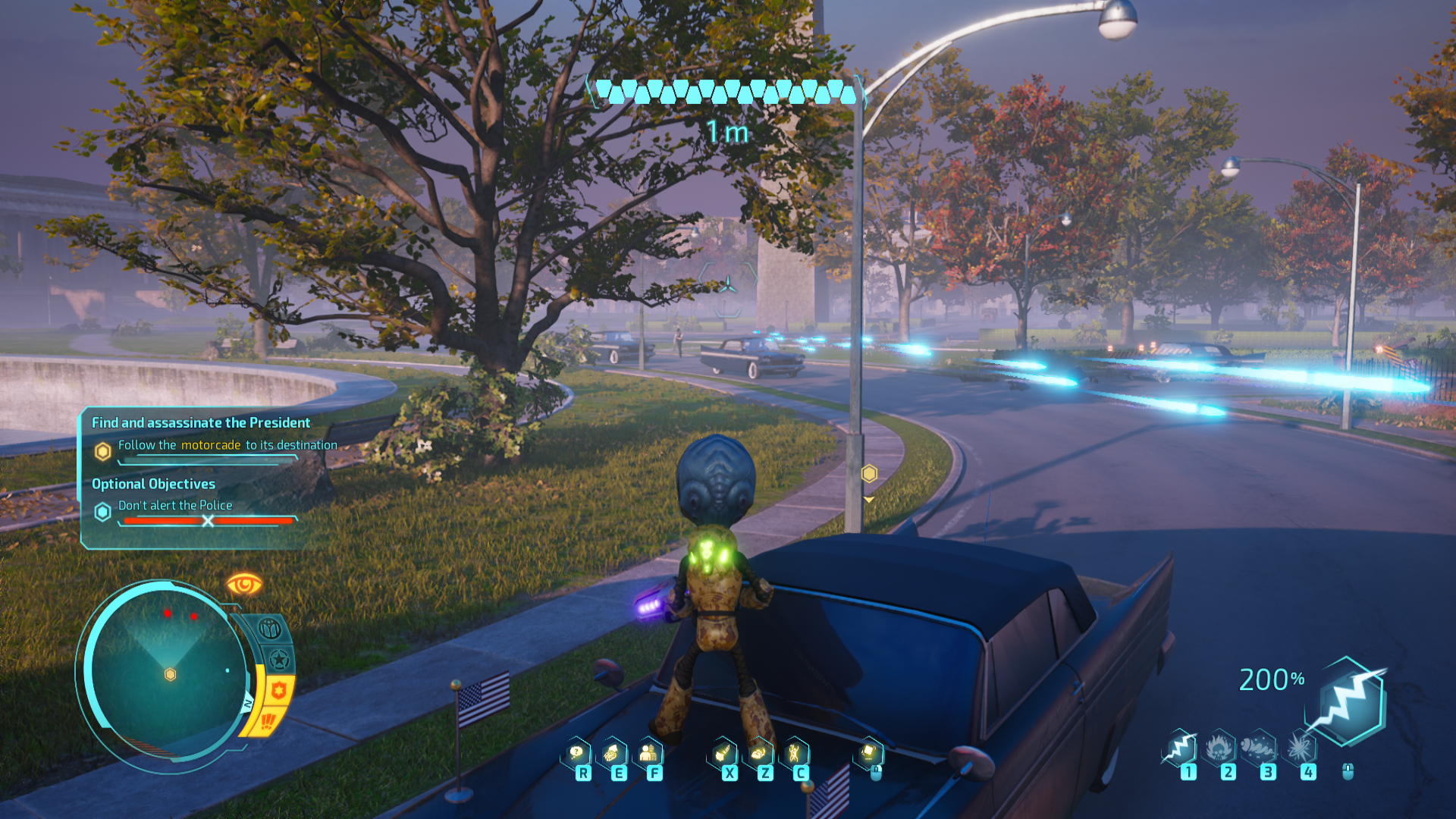Image resolution: width=1456 pixels, height=819 pixels.
Task: Activate the Holobob human disguise ability
Action: coord(648,753)
